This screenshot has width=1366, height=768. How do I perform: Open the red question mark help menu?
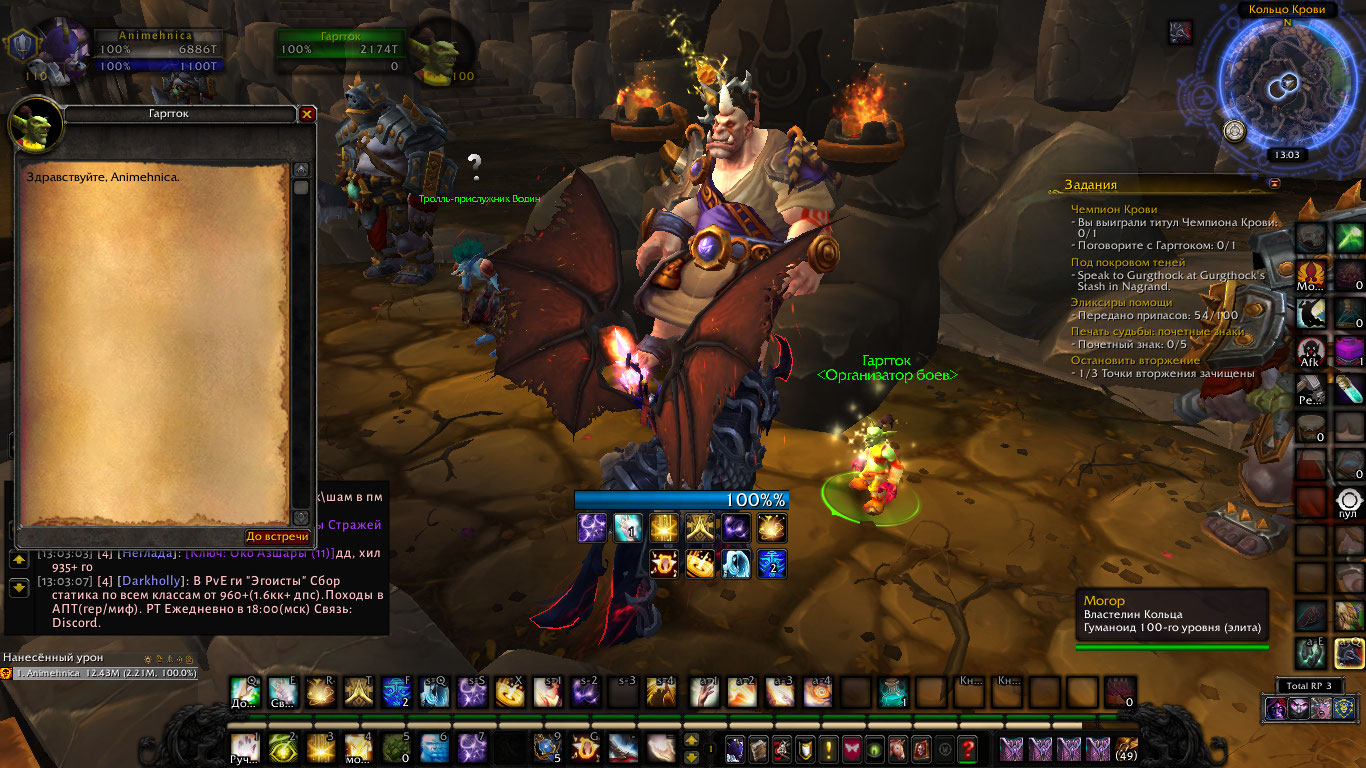coord(967,747)
